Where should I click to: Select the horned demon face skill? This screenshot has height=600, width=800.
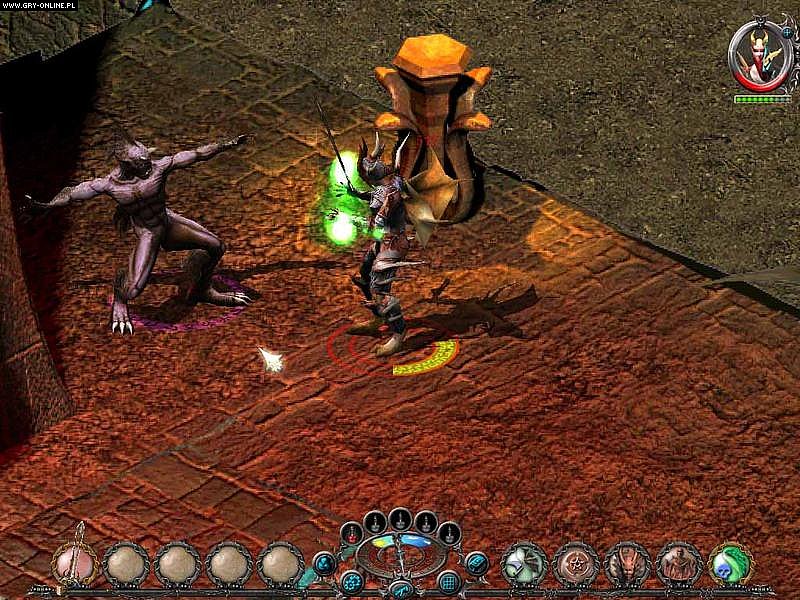pos(627,563)
